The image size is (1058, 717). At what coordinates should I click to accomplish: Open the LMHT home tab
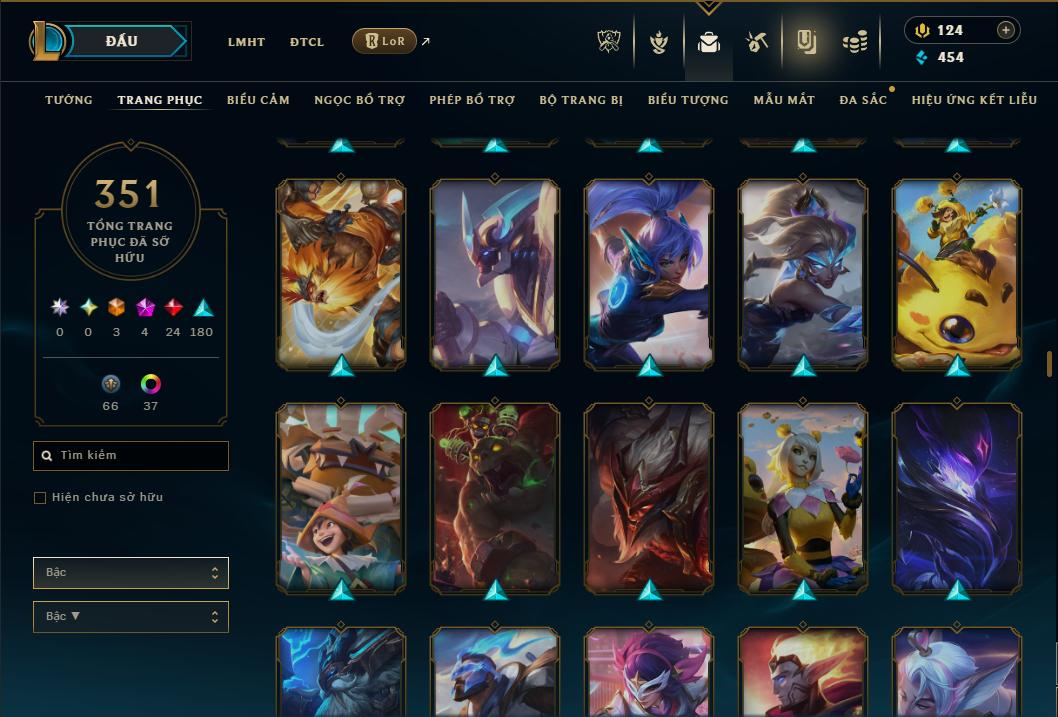point(246,42)
